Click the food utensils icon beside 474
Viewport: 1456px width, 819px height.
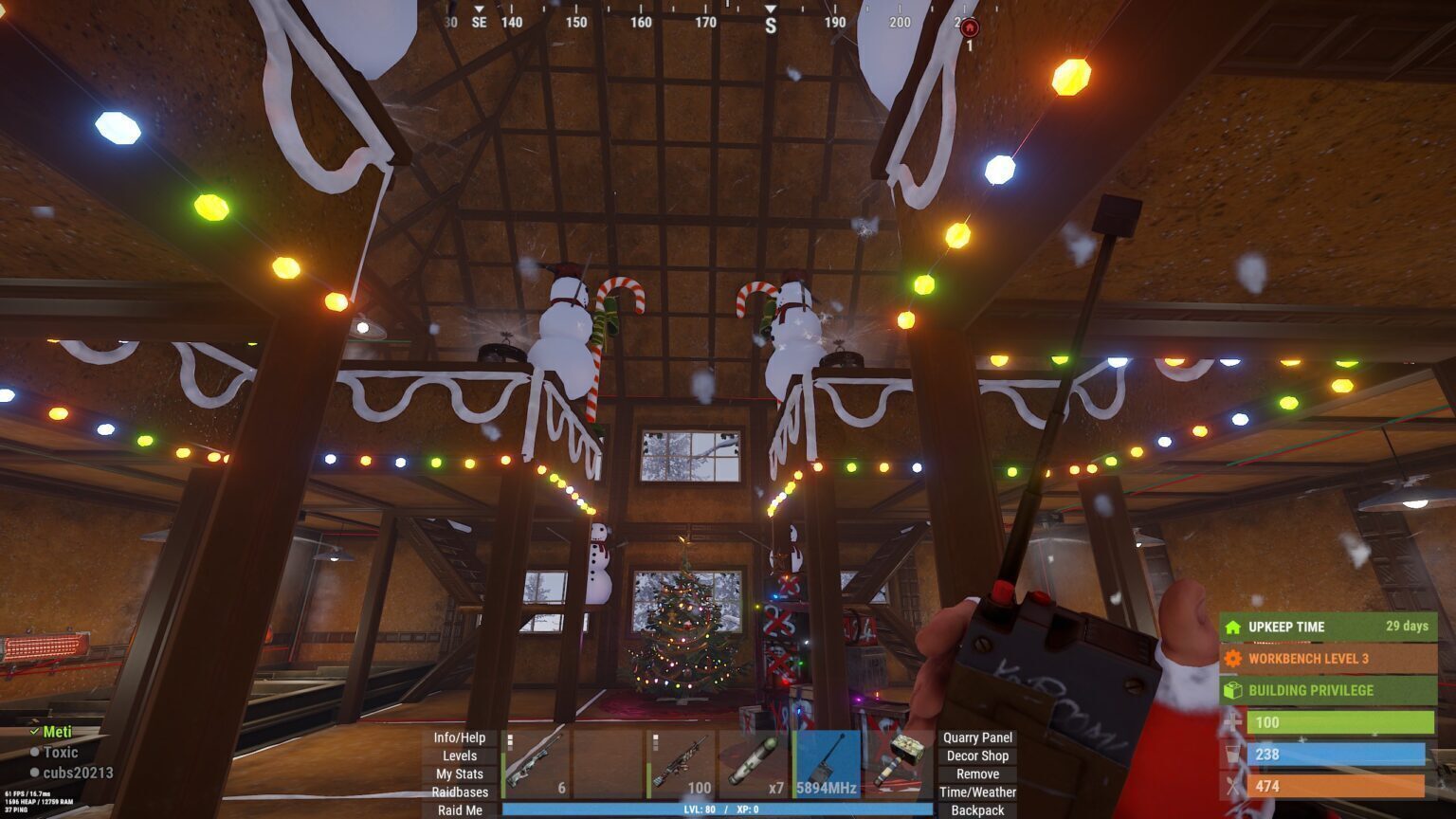click(1233, 787)
